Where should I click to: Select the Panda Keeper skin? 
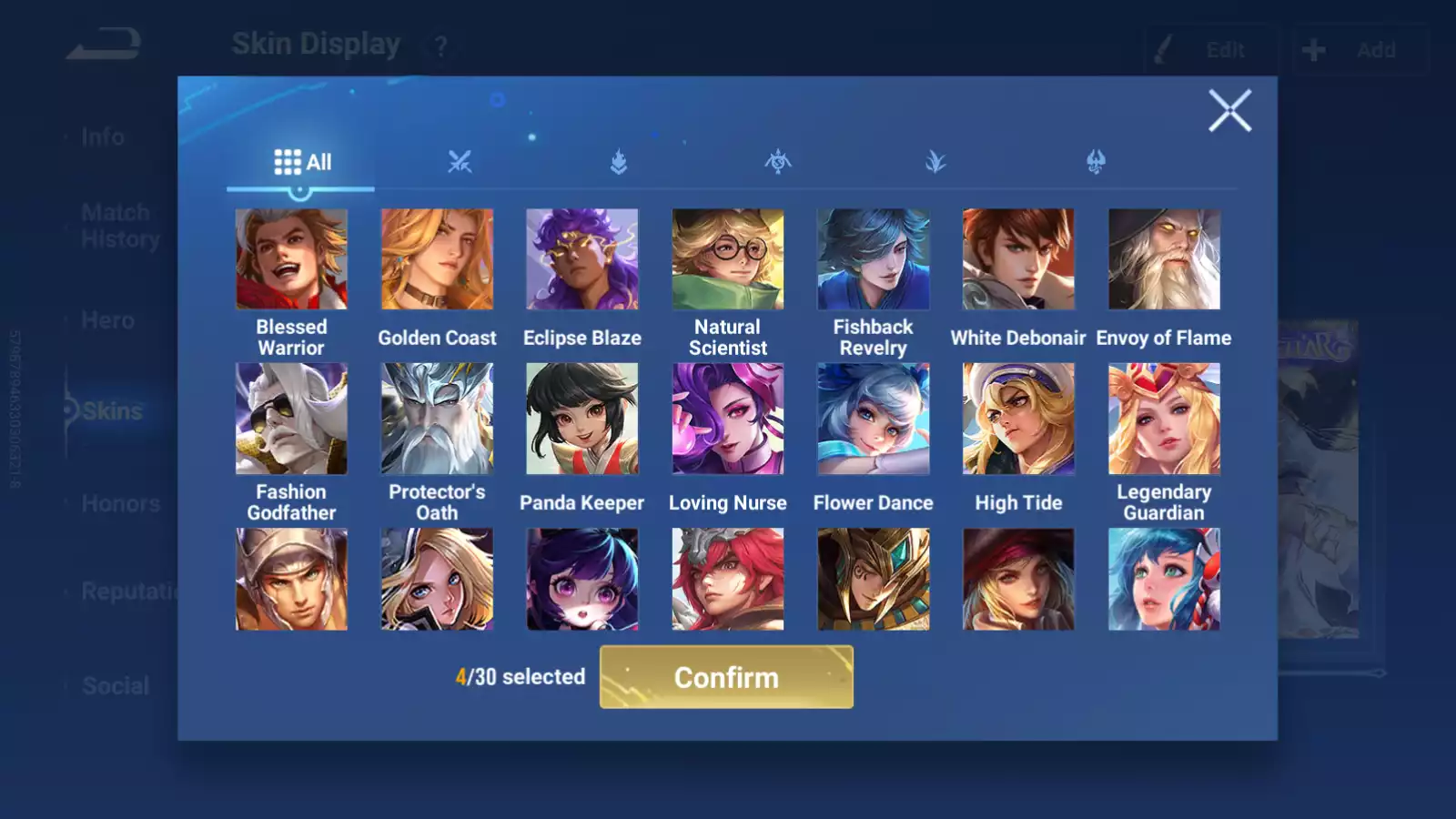pyautogui.click(x=582, y=419)
